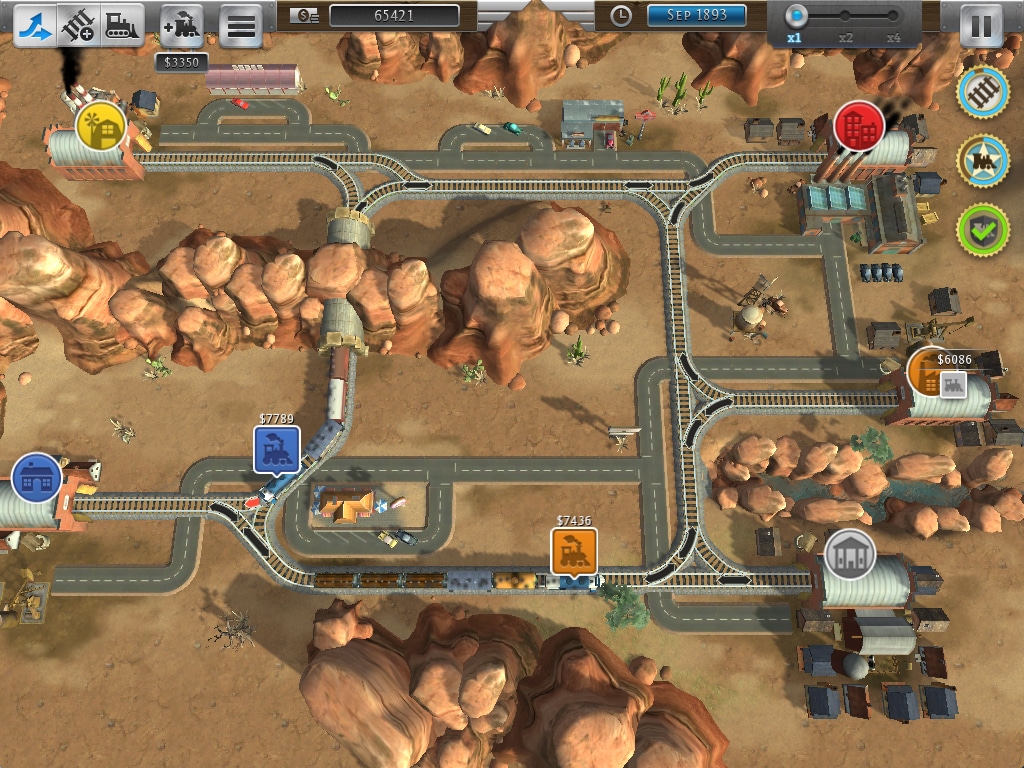1024x768 pixels.
Task: Select the yellow farm station marker
Action: coord(101,127)
